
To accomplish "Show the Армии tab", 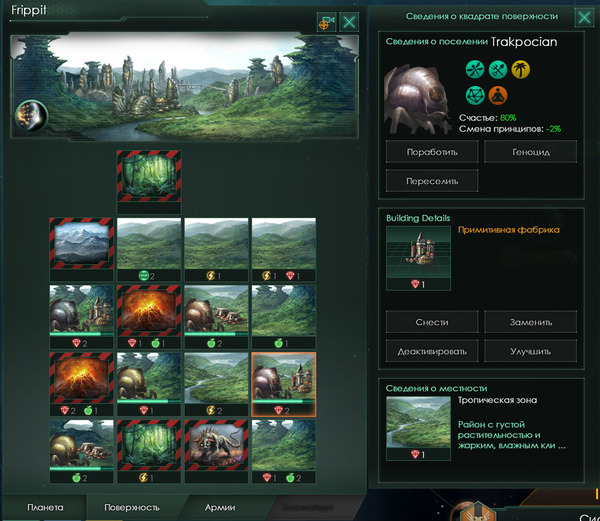I will point(220,507).
